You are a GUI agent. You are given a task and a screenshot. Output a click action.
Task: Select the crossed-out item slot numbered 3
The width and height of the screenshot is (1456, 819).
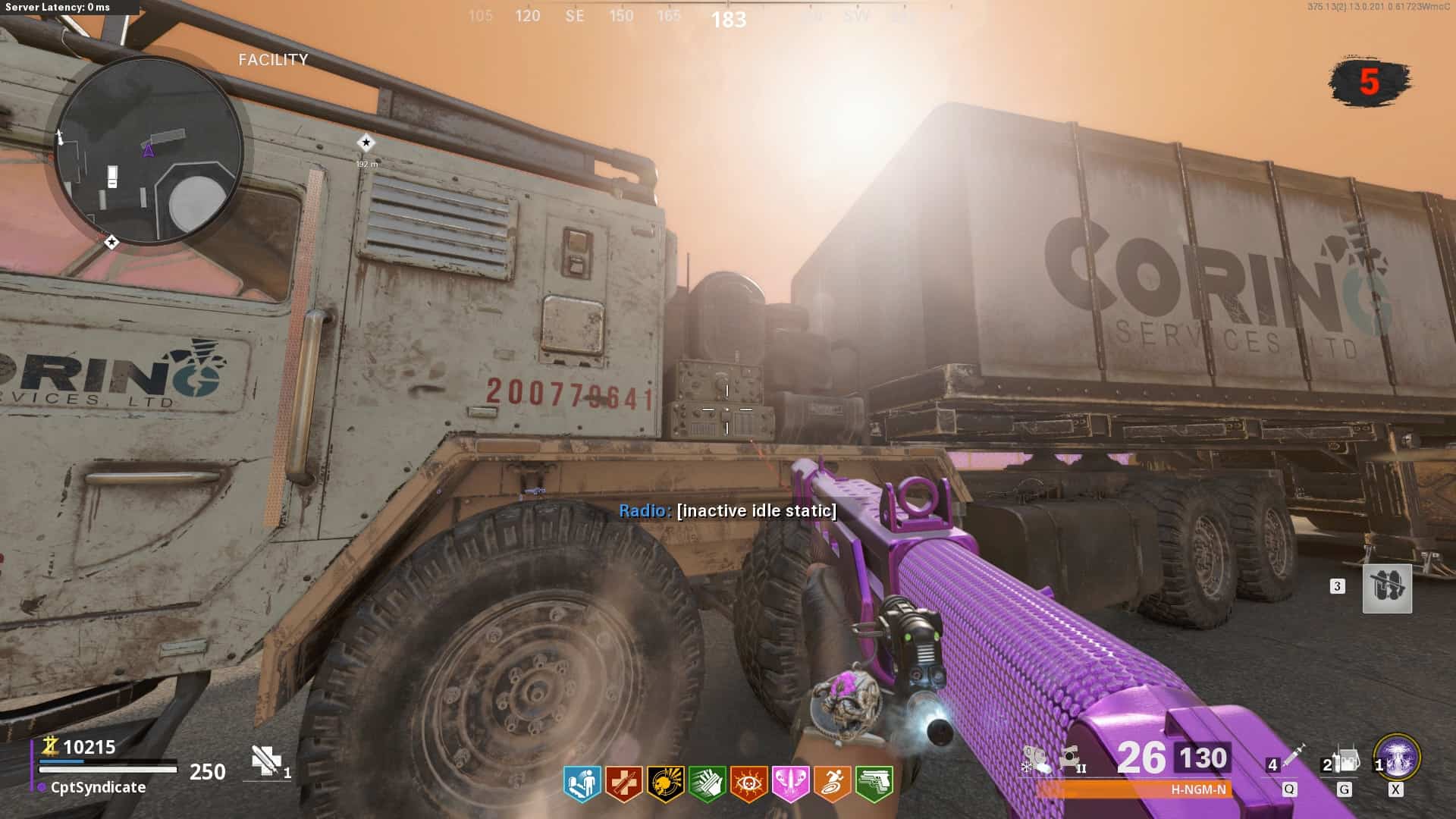coord(1387,588)
